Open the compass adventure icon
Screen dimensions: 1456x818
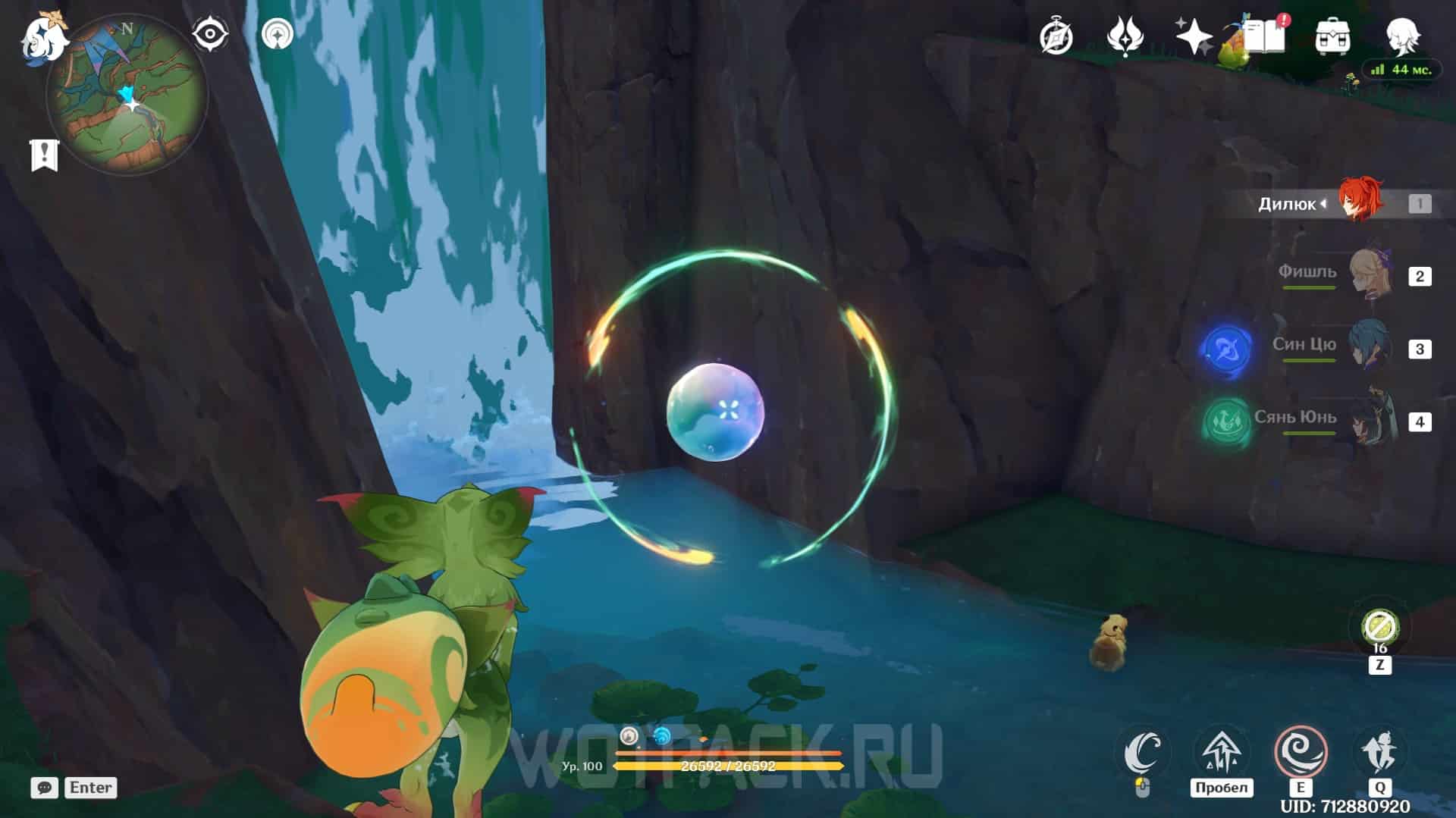[1056, 36]
